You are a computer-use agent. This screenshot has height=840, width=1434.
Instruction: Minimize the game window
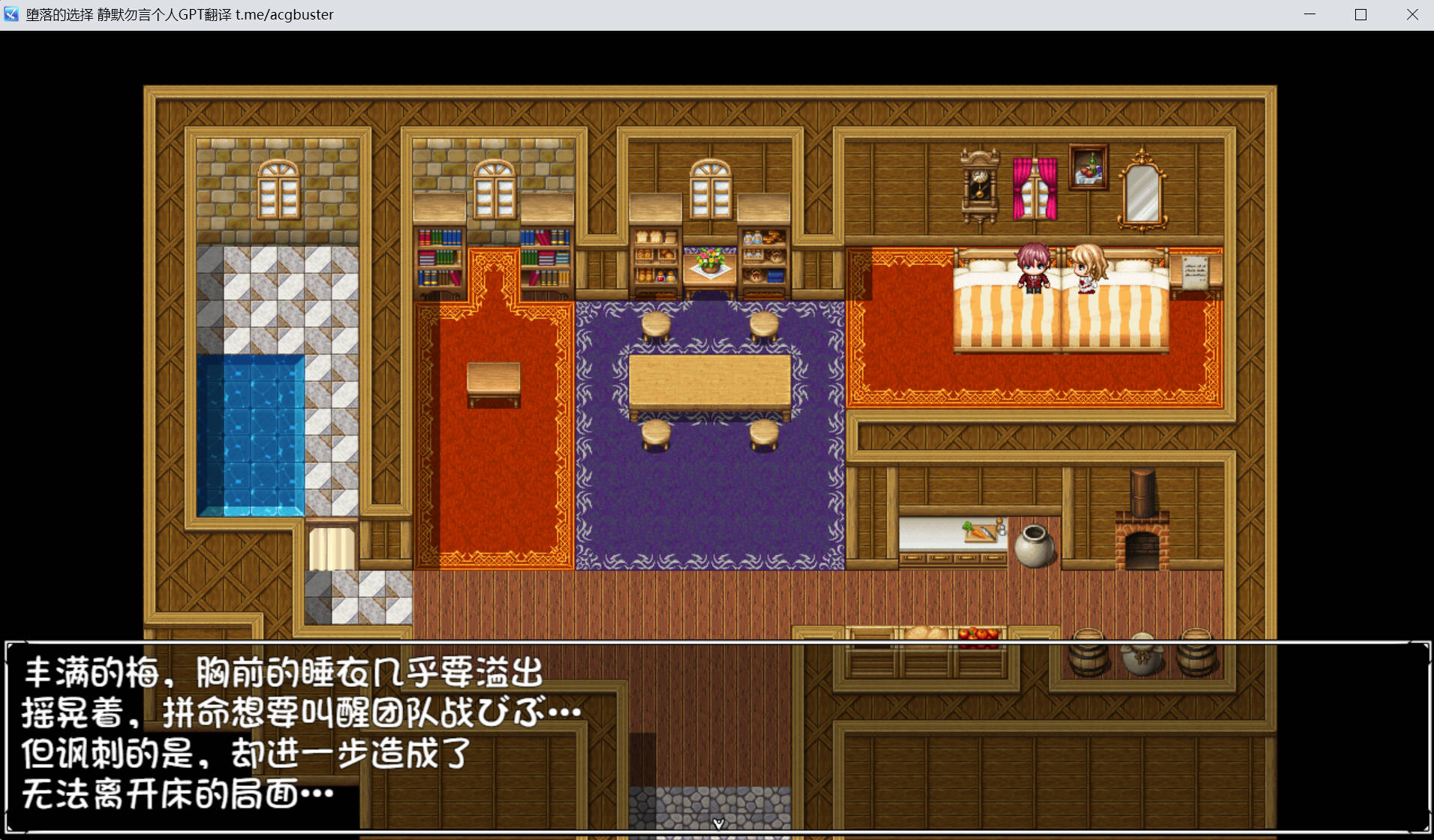[1310, 14]
